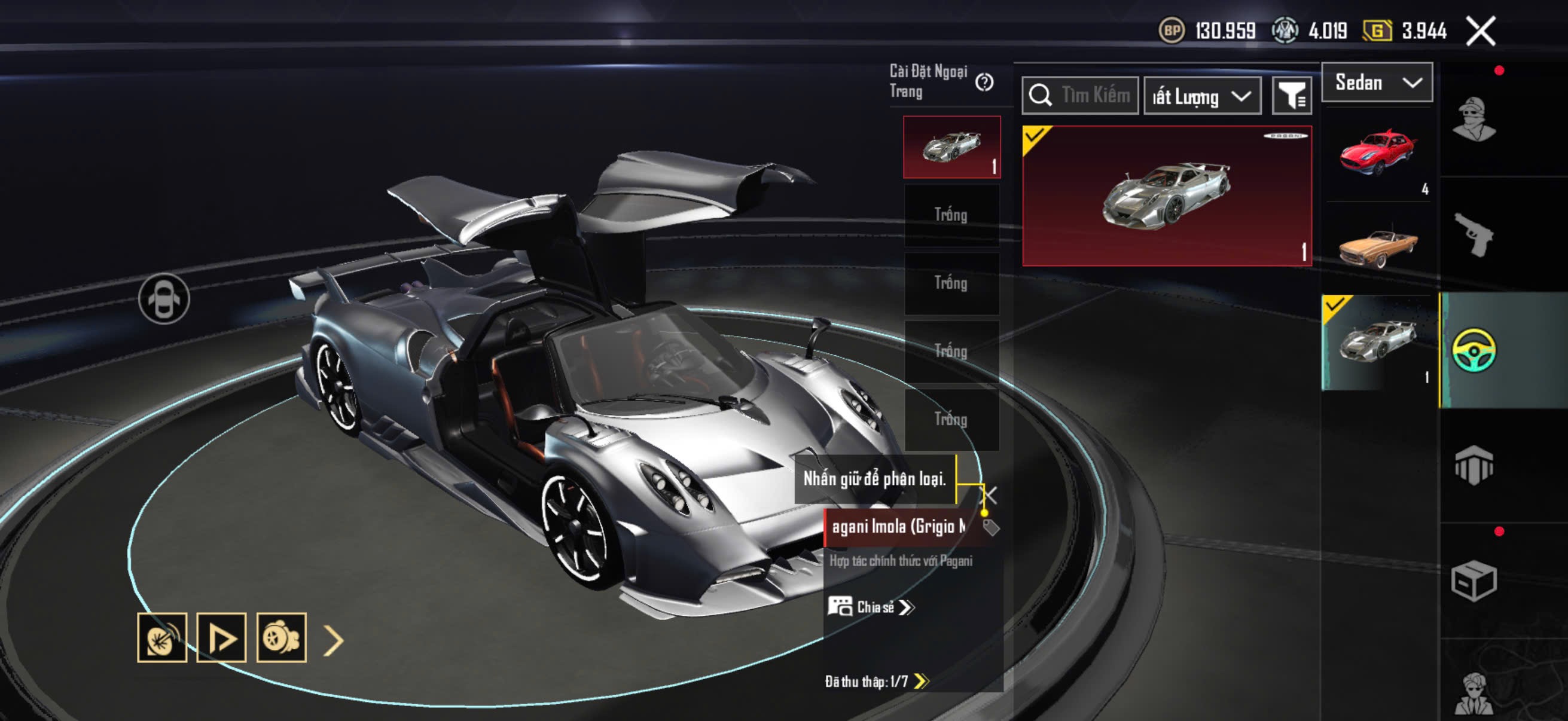Image resolution: width=1568 pixels, height=721 pixels.
Task: Open the filter funnel options
Action: tap(1292, 96)
